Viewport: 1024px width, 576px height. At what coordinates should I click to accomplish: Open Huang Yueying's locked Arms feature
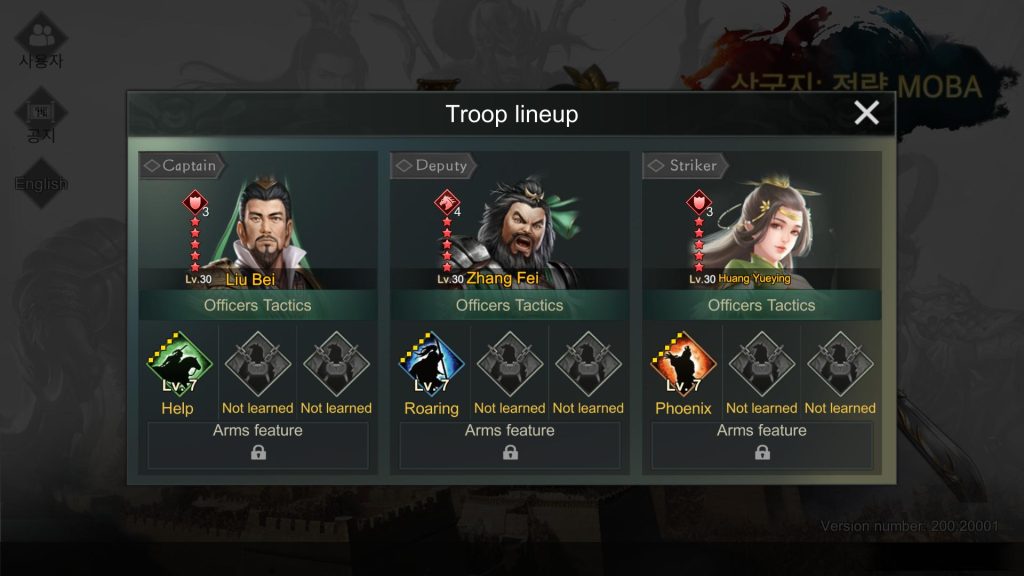[x=762, y=445]
